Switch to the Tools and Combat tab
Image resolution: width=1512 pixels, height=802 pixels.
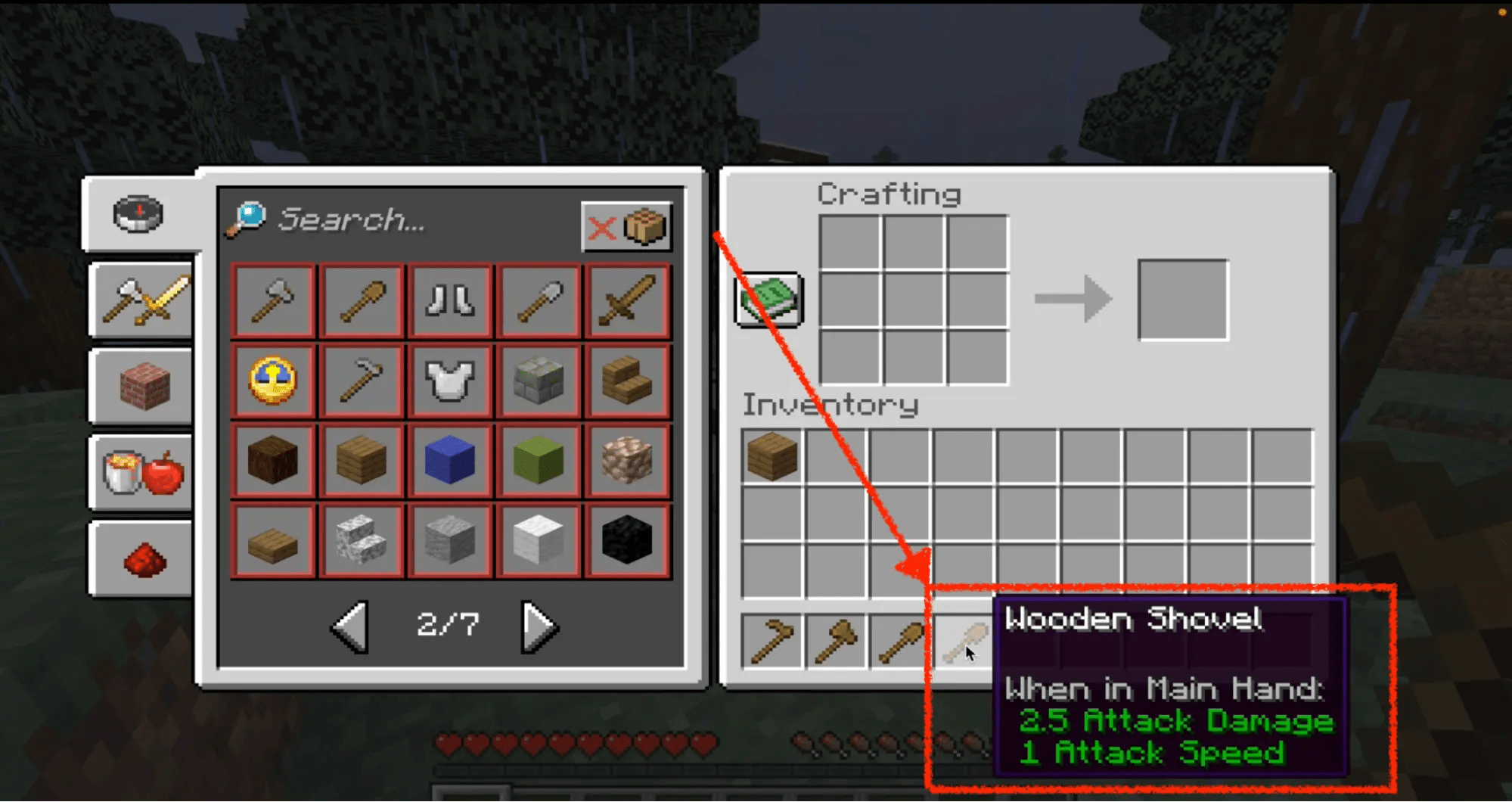pyautogui.click(x=141, y=300)
